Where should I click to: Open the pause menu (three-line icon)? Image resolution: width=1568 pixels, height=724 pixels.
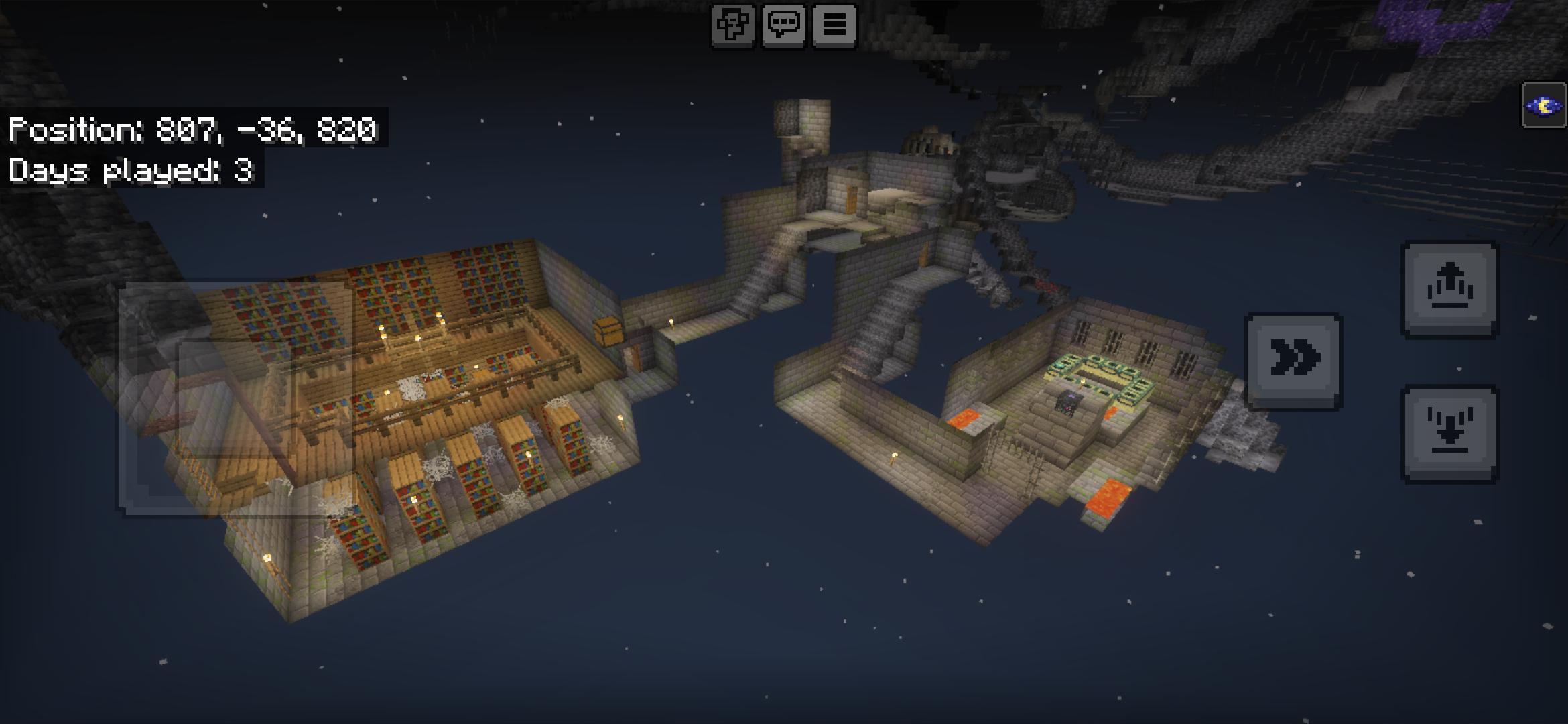[834, 25]
